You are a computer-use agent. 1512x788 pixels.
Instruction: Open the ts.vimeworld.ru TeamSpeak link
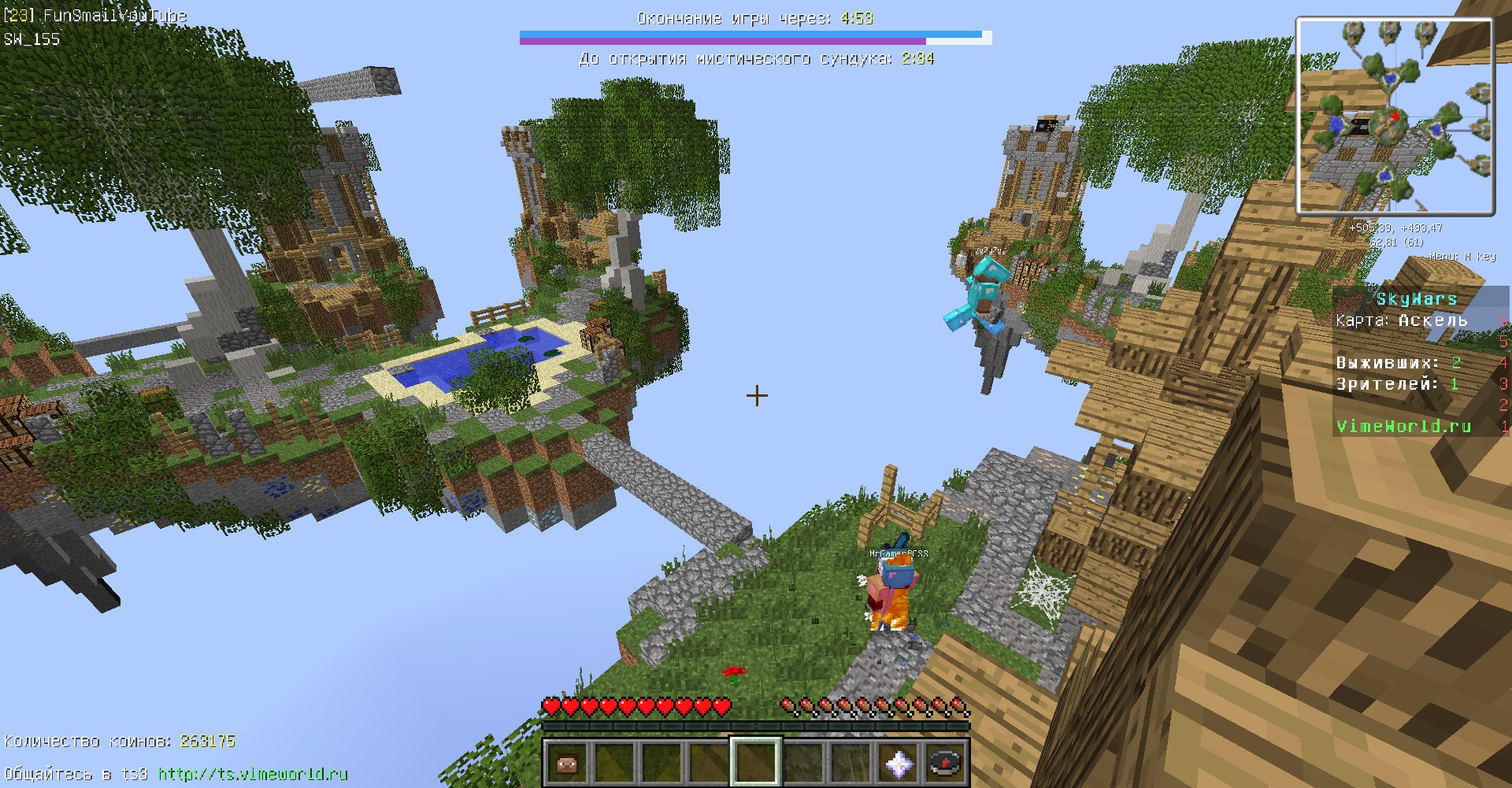(x=253, y=774)
